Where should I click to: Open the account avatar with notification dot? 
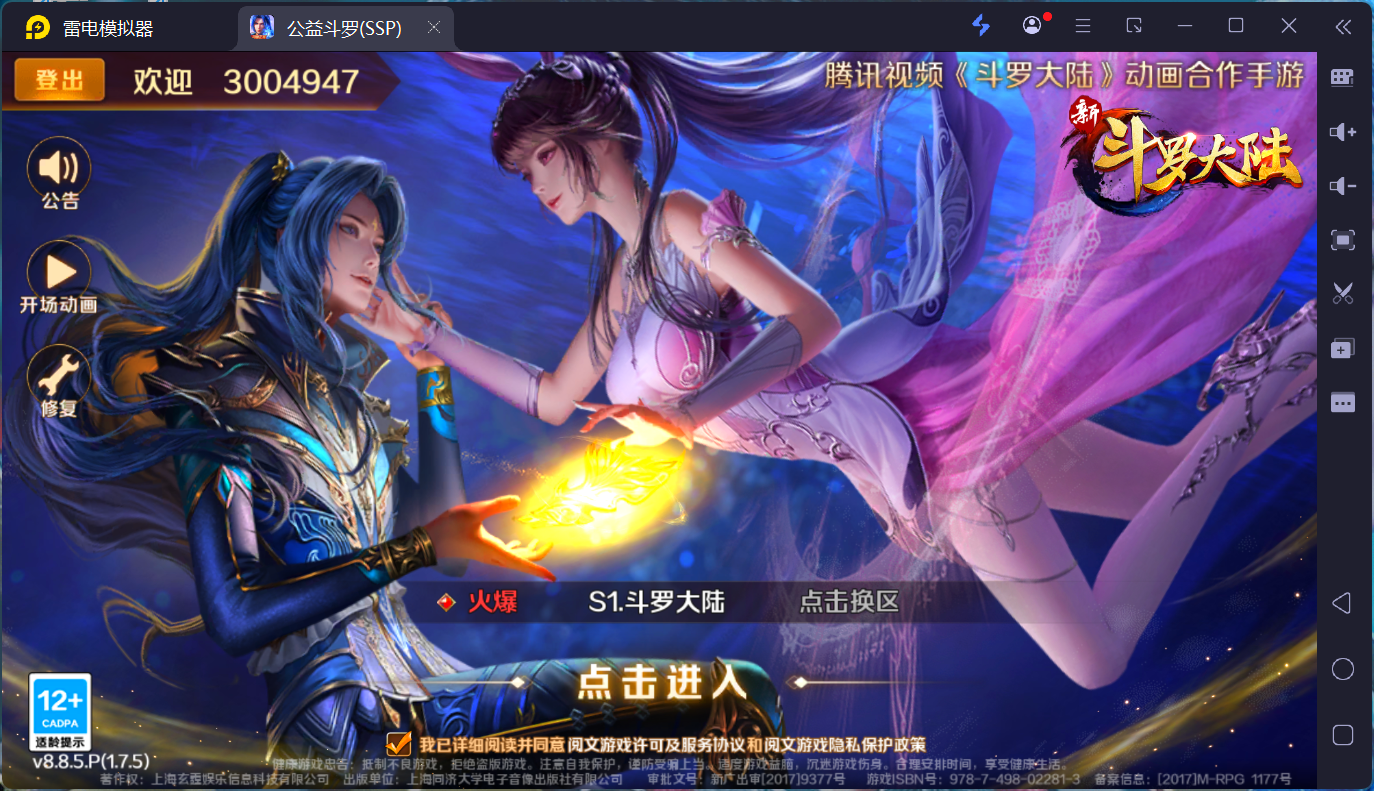click(x=1032, y=25)
